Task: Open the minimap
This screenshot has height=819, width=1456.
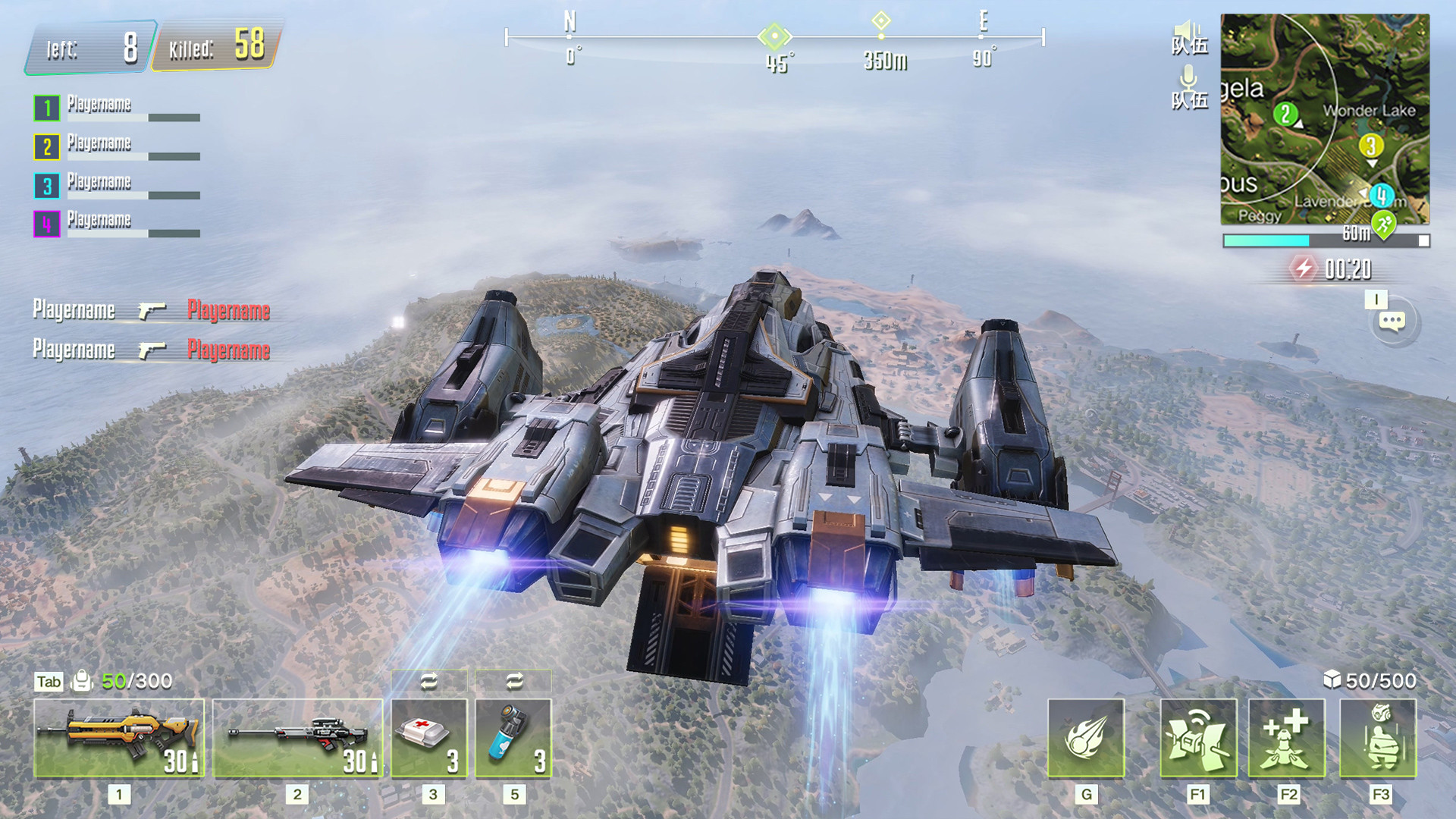Action: [x=1325, y=119]
